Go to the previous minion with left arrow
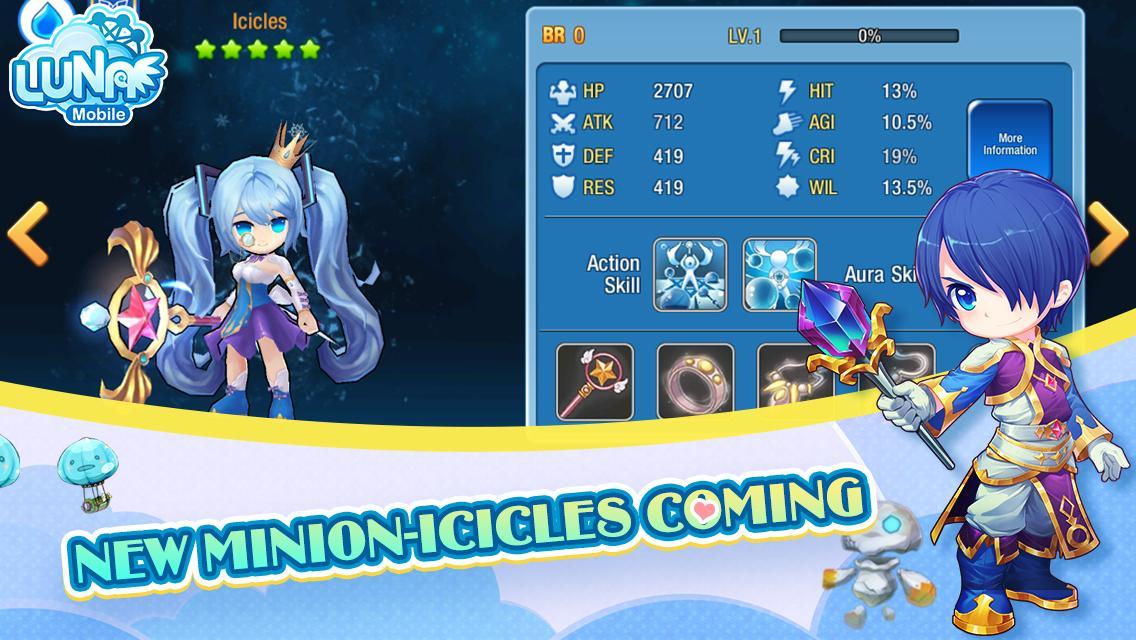Screen dimensions: 1136x640 click(x=27, y=233)
